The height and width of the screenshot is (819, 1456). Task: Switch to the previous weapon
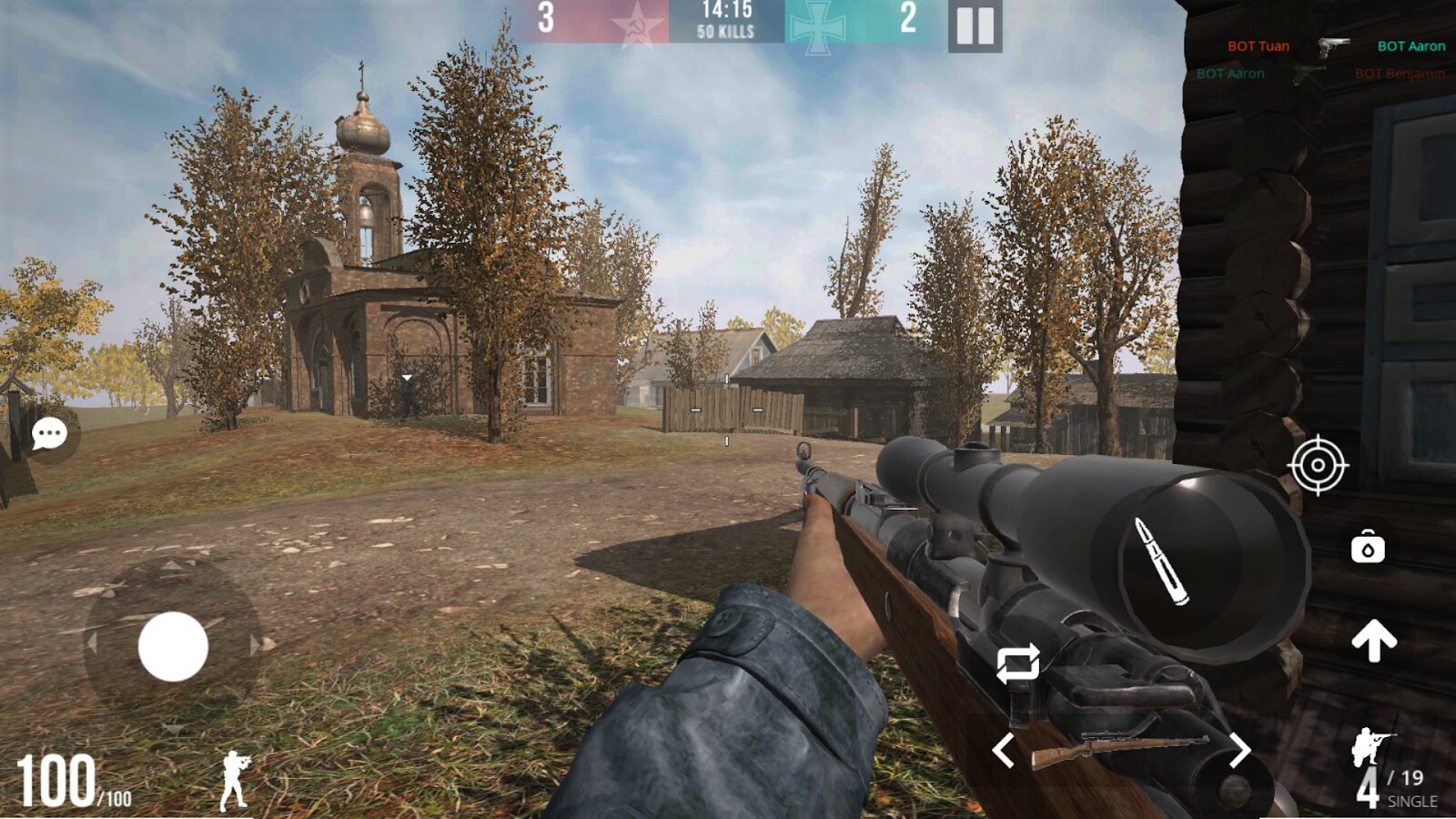[1003, 751]
